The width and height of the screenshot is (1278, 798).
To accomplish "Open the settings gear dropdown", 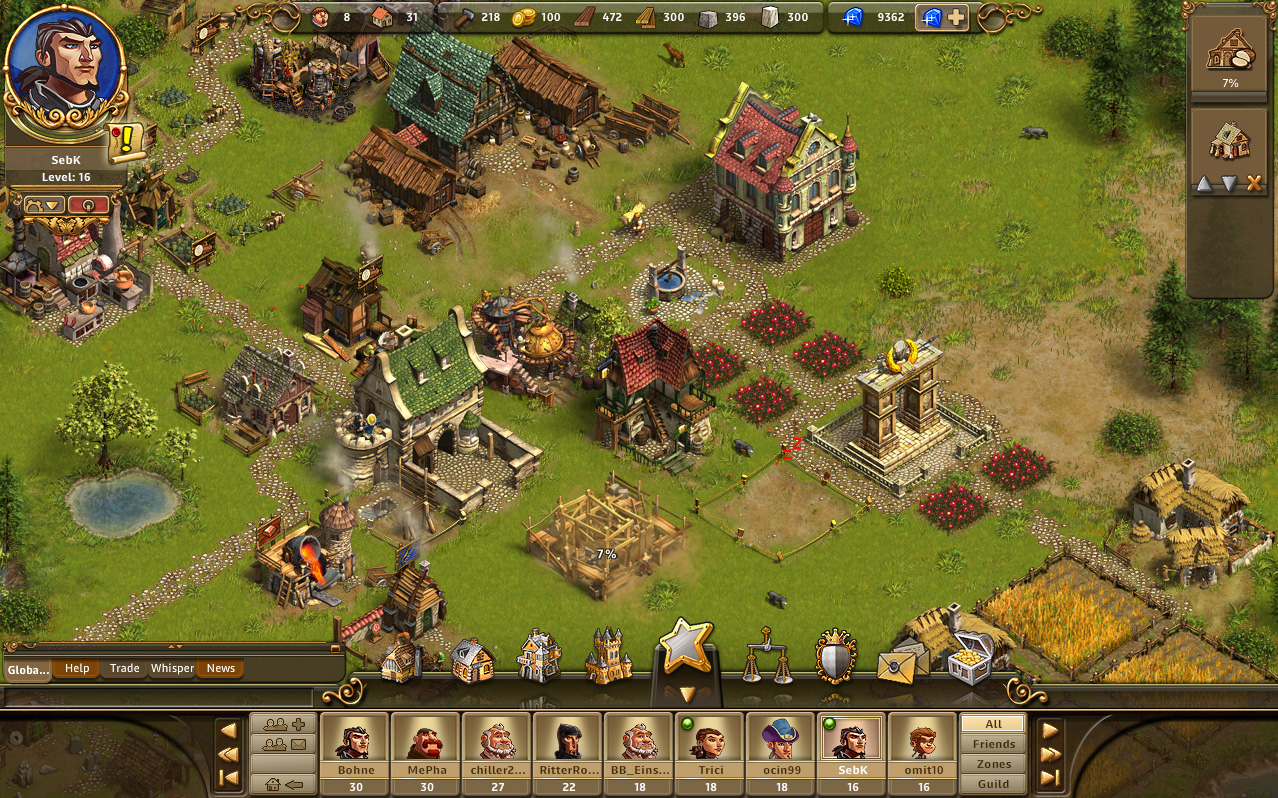I will [43, 205].
